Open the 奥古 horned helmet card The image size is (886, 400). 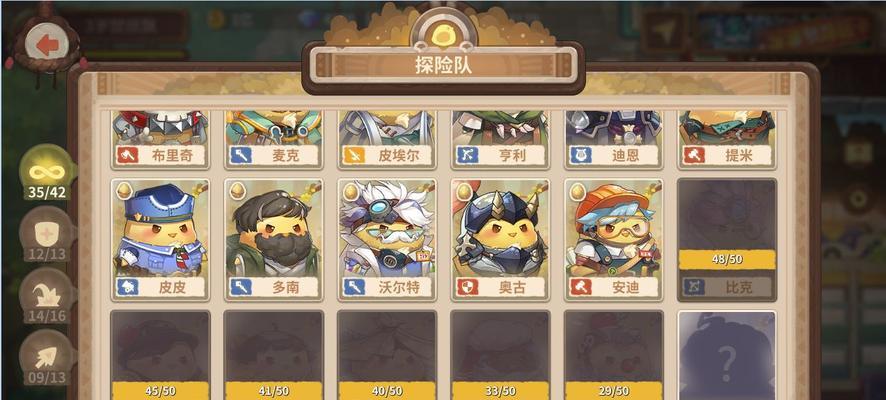tap(500, 238)
